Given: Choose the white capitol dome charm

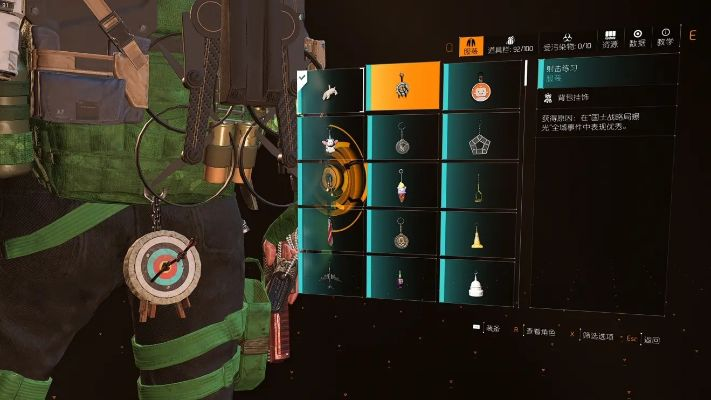Looking at the screenshot, I should pos(478,282).
